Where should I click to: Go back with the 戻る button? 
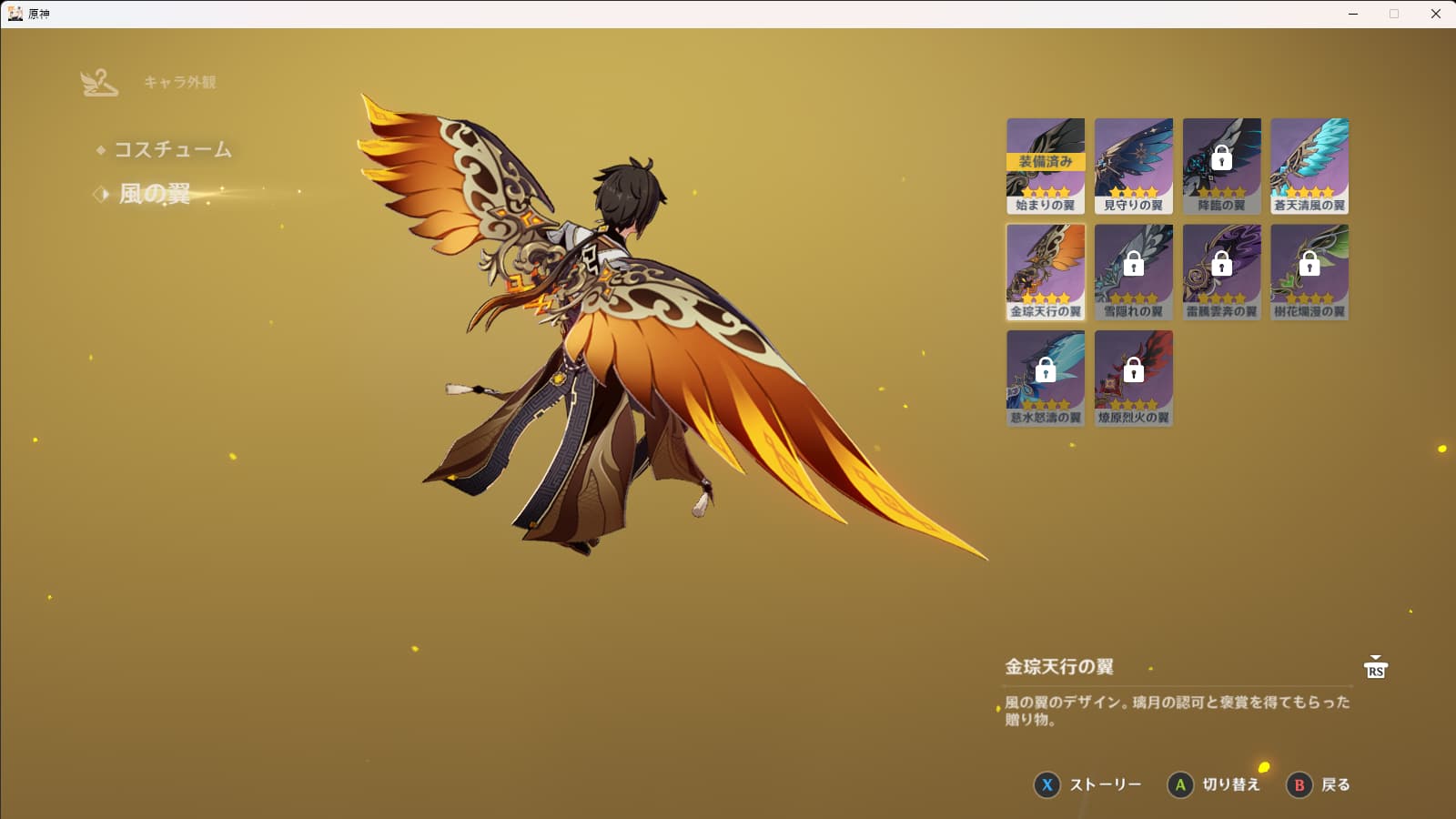coord(1319,784)
